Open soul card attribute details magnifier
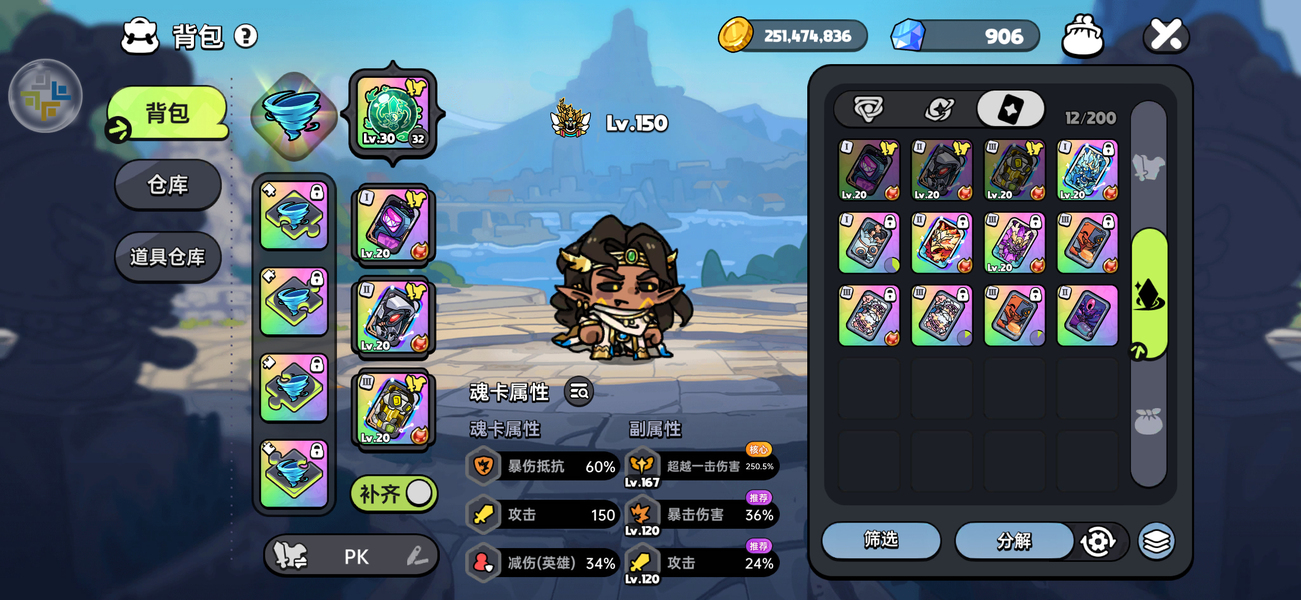This screenshot has height=600, width=1301. [x=579, y=392]
